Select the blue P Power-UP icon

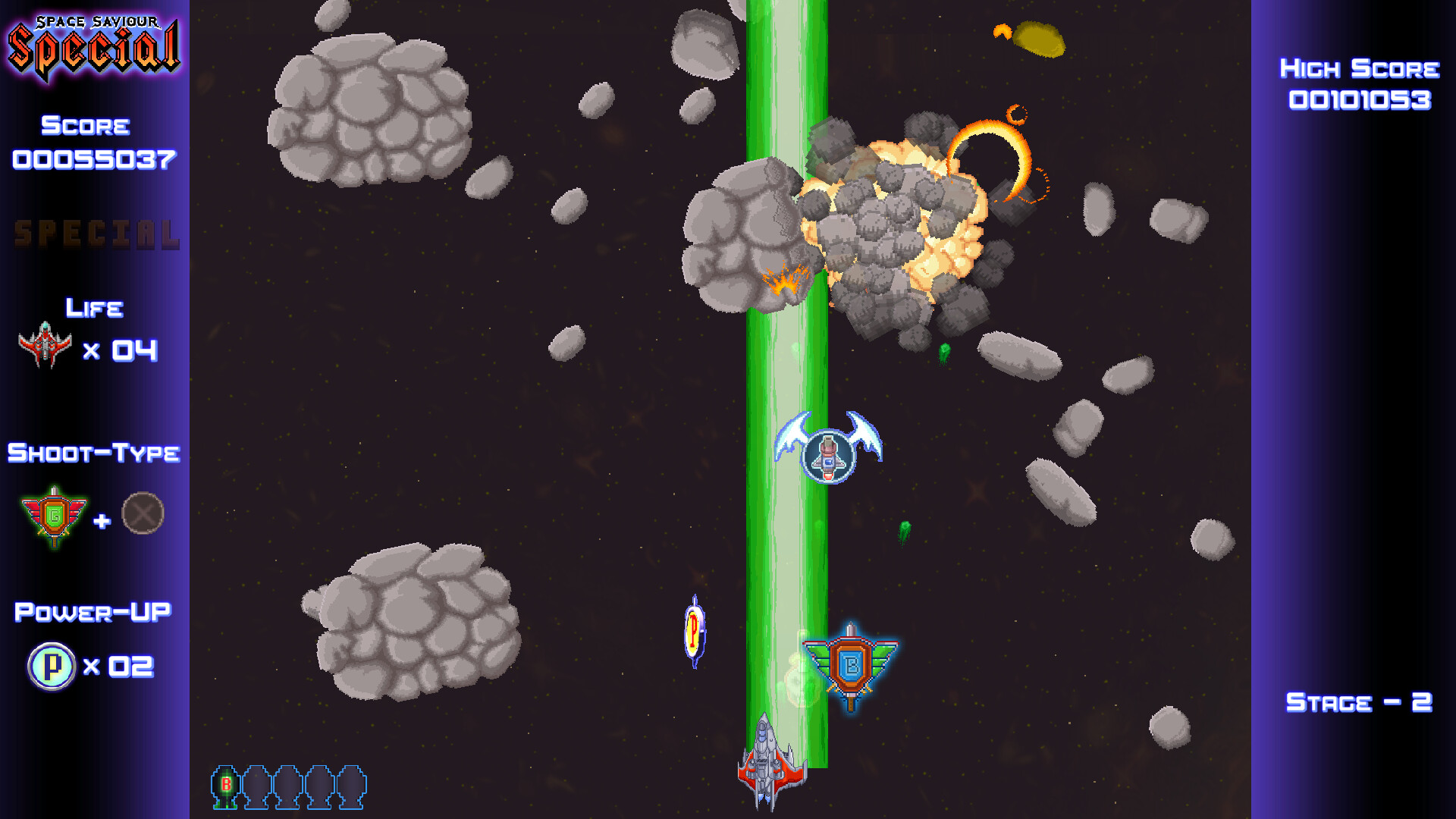(x=52, y=667)
